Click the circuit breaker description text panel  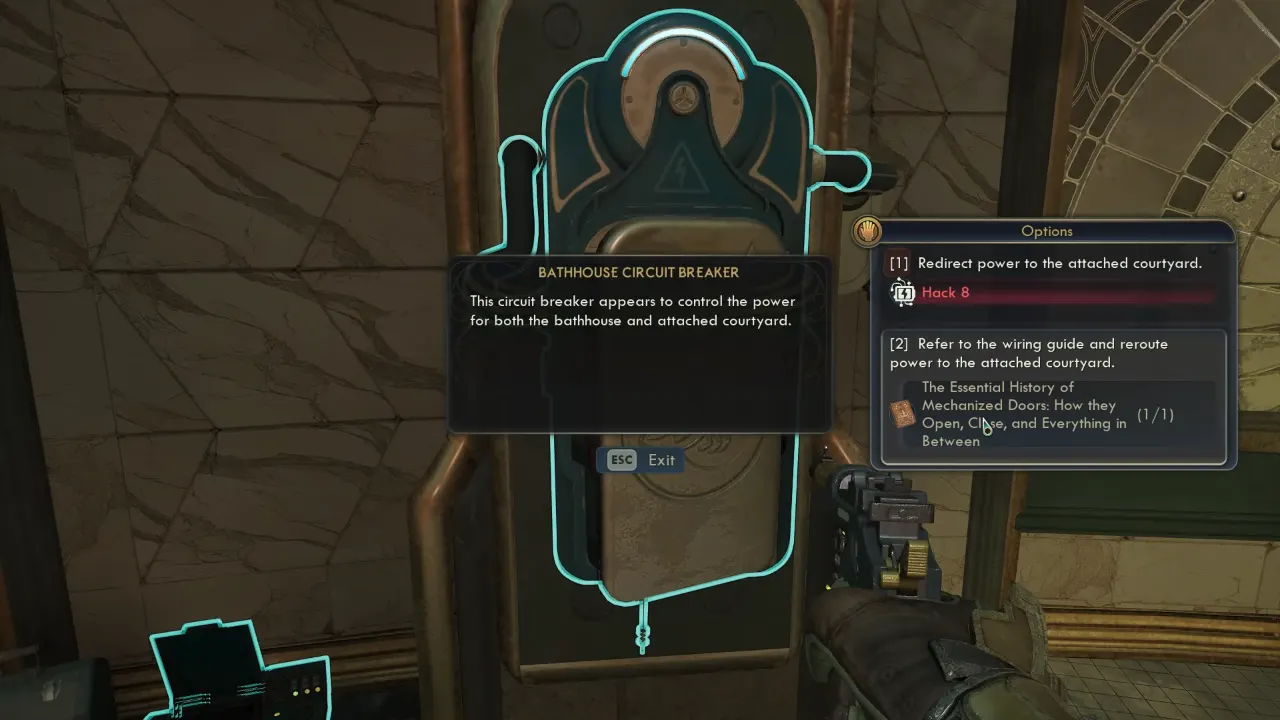[x=640, y=345]
